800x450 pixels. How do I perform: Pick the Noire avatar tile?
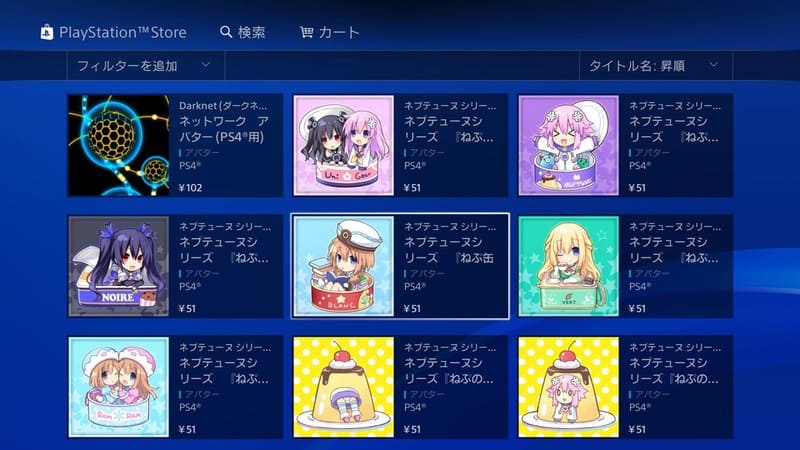coord(175,266)
